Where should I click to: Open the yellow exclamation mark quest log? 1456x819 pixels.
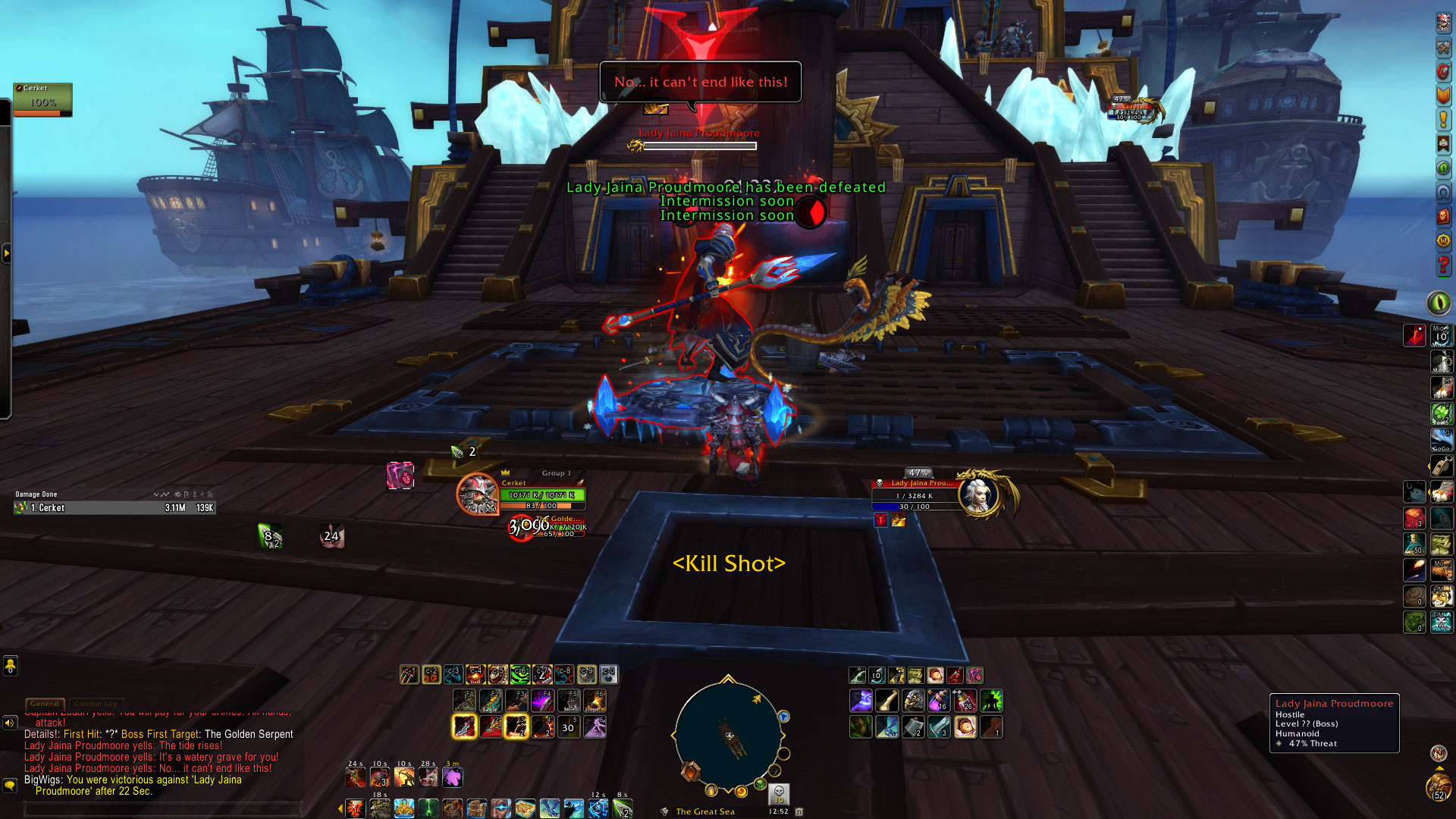(x=1443, y=119)
